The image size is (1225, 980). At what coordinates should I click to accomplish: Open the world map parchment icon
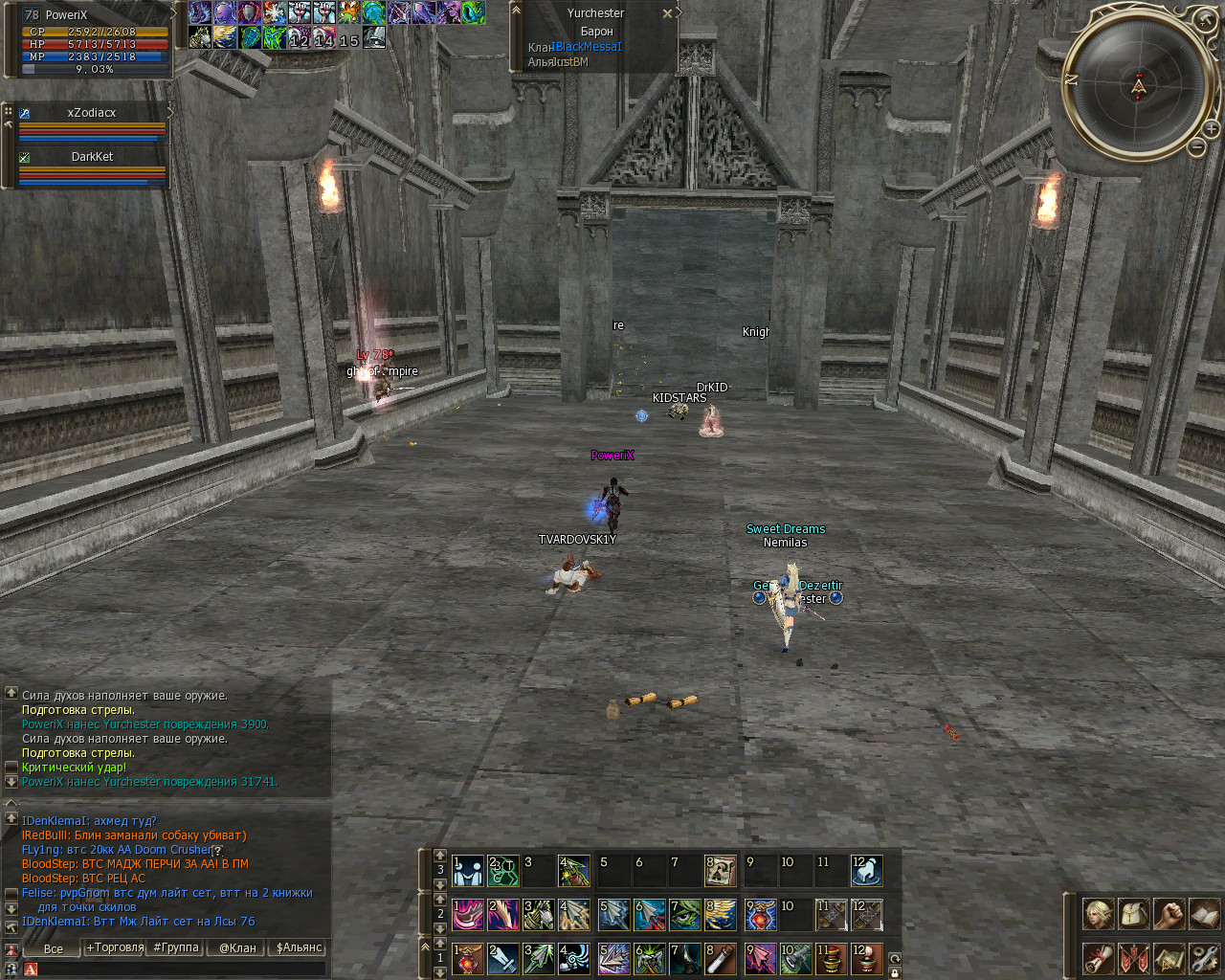point(1169,958)
